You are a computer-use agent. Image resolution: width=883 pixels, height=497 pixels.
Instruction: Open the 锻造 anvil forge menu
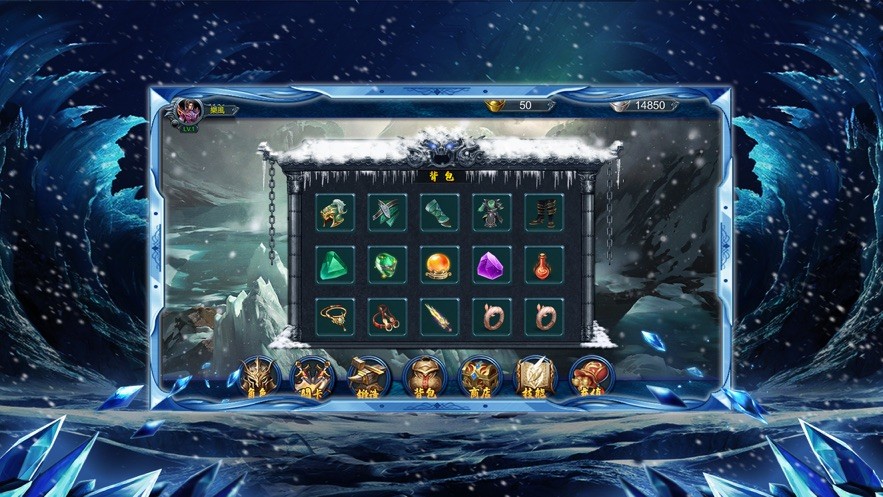coord(367,377)
